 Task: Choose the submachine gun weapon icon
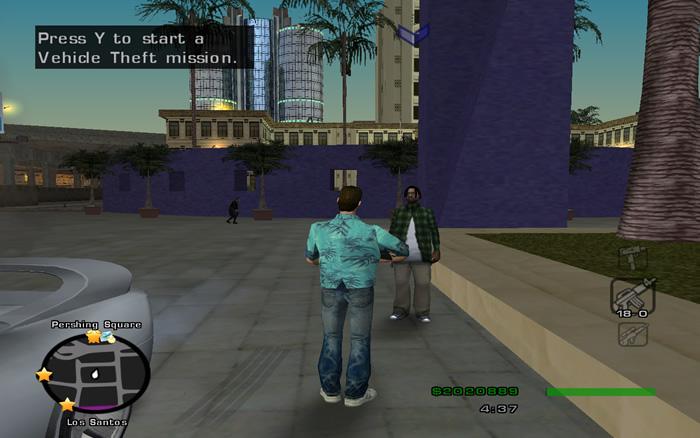pos(632,256)
